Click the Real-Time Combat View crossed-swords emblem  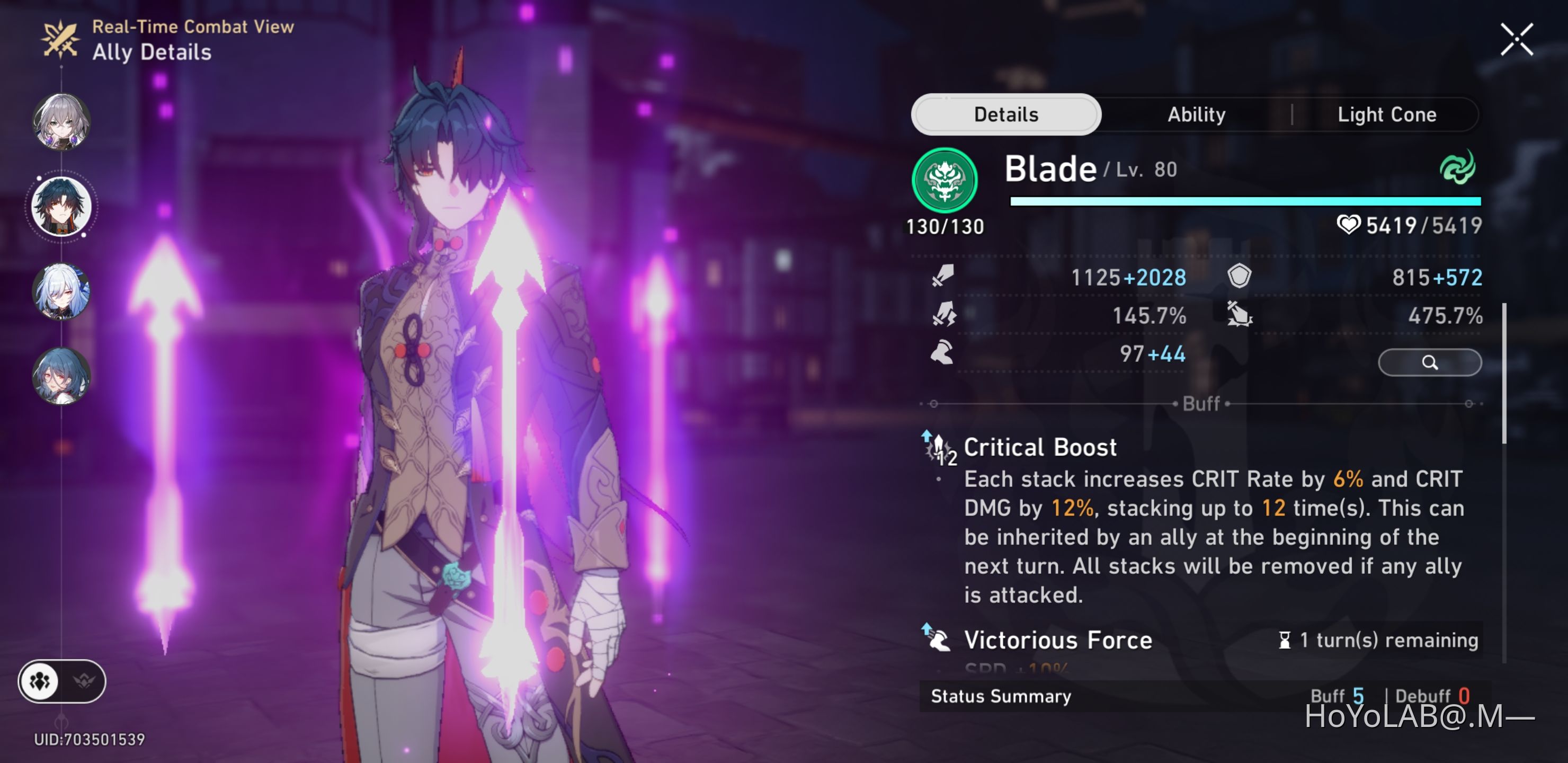[60, 39]
